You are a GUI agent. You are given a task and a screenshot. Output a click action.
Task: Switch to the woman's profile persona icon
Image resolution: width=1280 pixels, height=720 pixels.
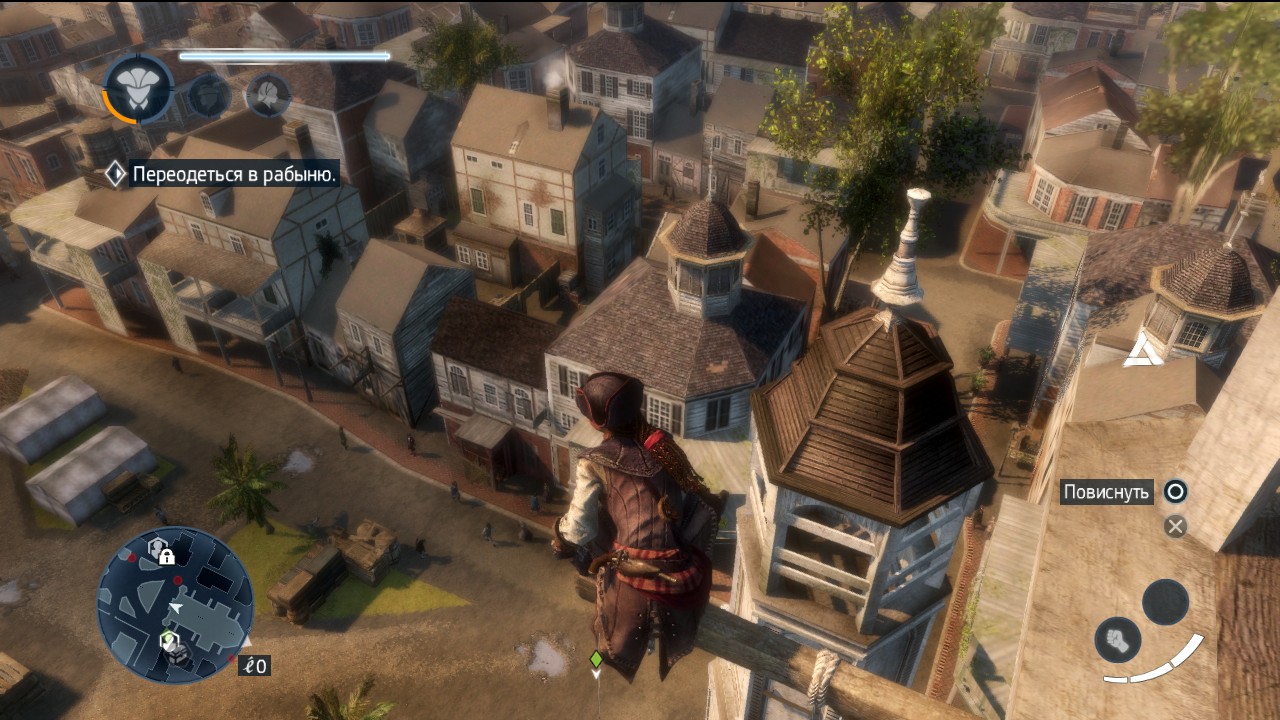(x=268, y=96)
